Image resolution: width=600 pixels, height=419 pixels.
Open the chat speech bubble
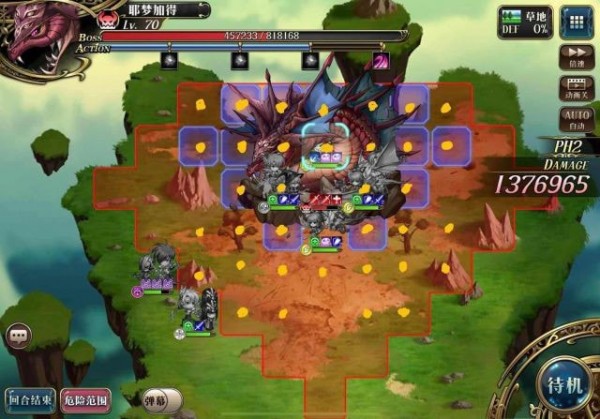[18, 337]
